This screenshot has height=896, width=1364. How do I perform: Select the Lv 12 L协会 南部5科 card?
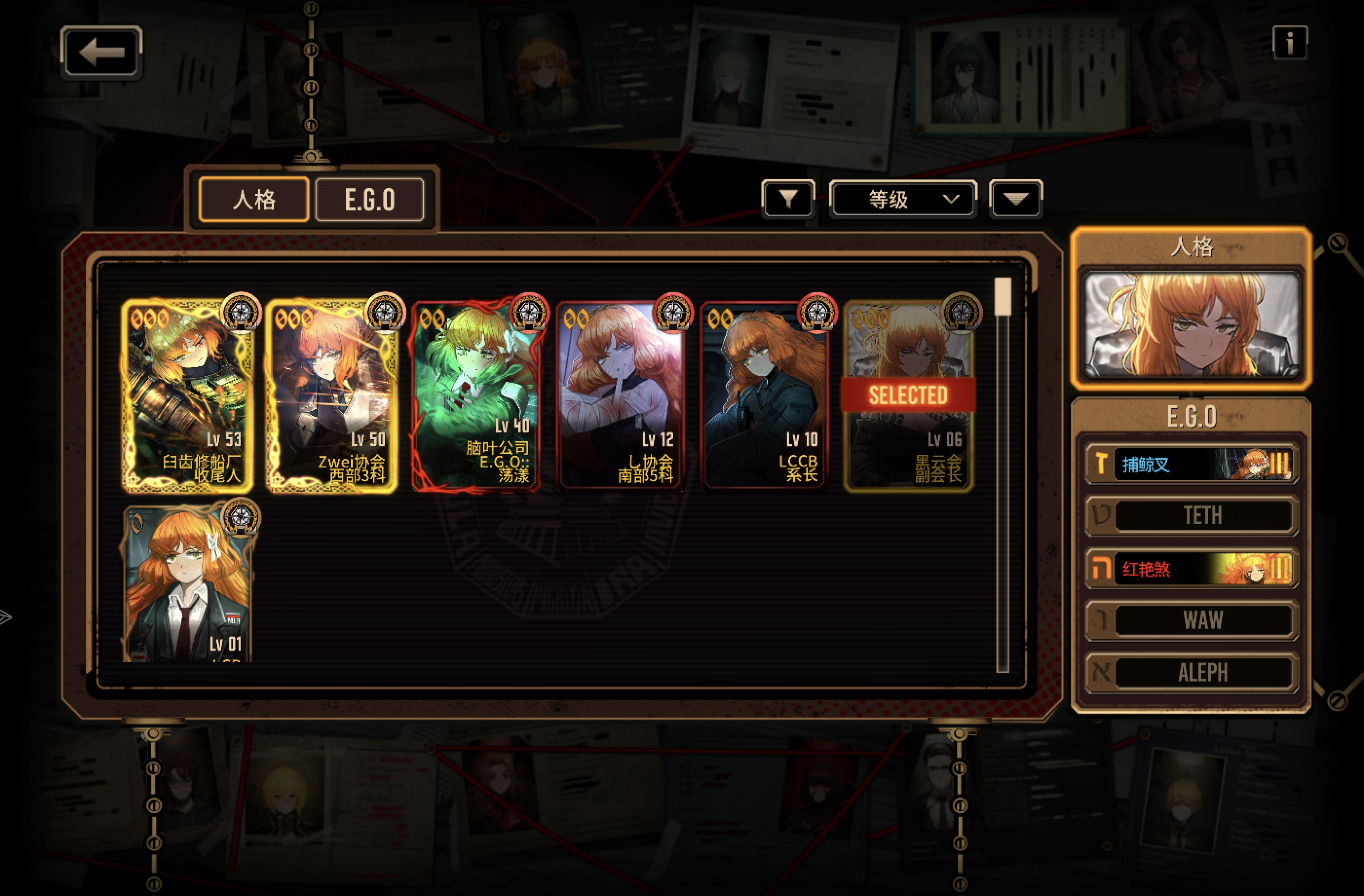621,395
